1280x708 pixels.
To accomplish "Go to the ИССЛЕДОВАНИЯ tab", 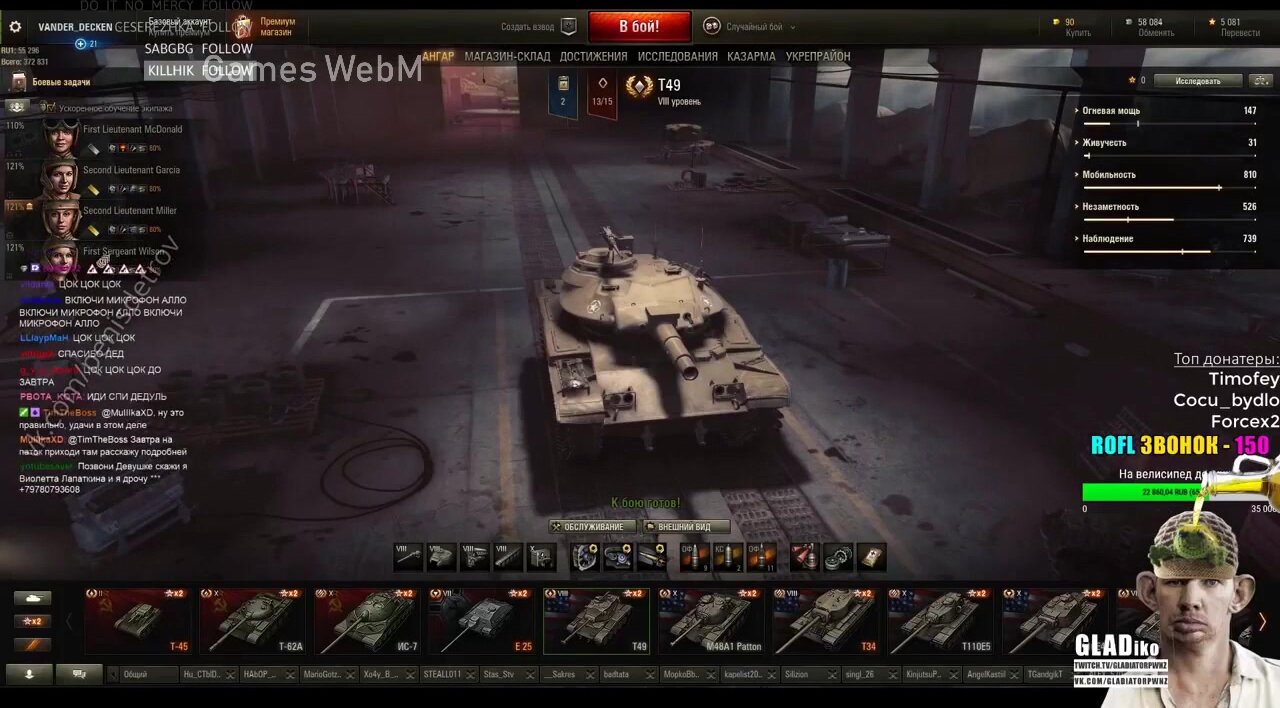I will (677, 57).
